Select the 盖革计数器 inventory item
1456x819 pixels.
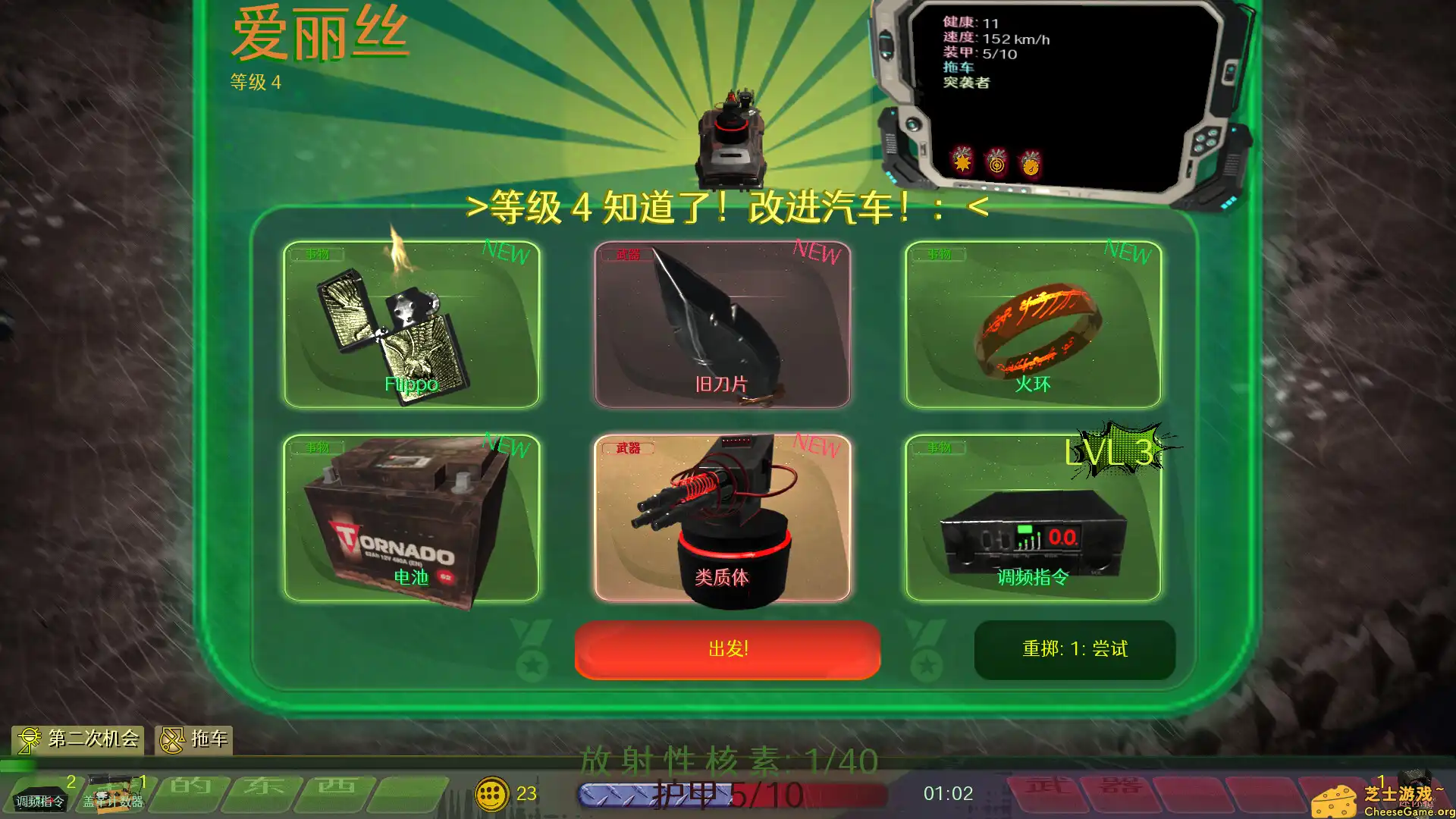point(112,796)
